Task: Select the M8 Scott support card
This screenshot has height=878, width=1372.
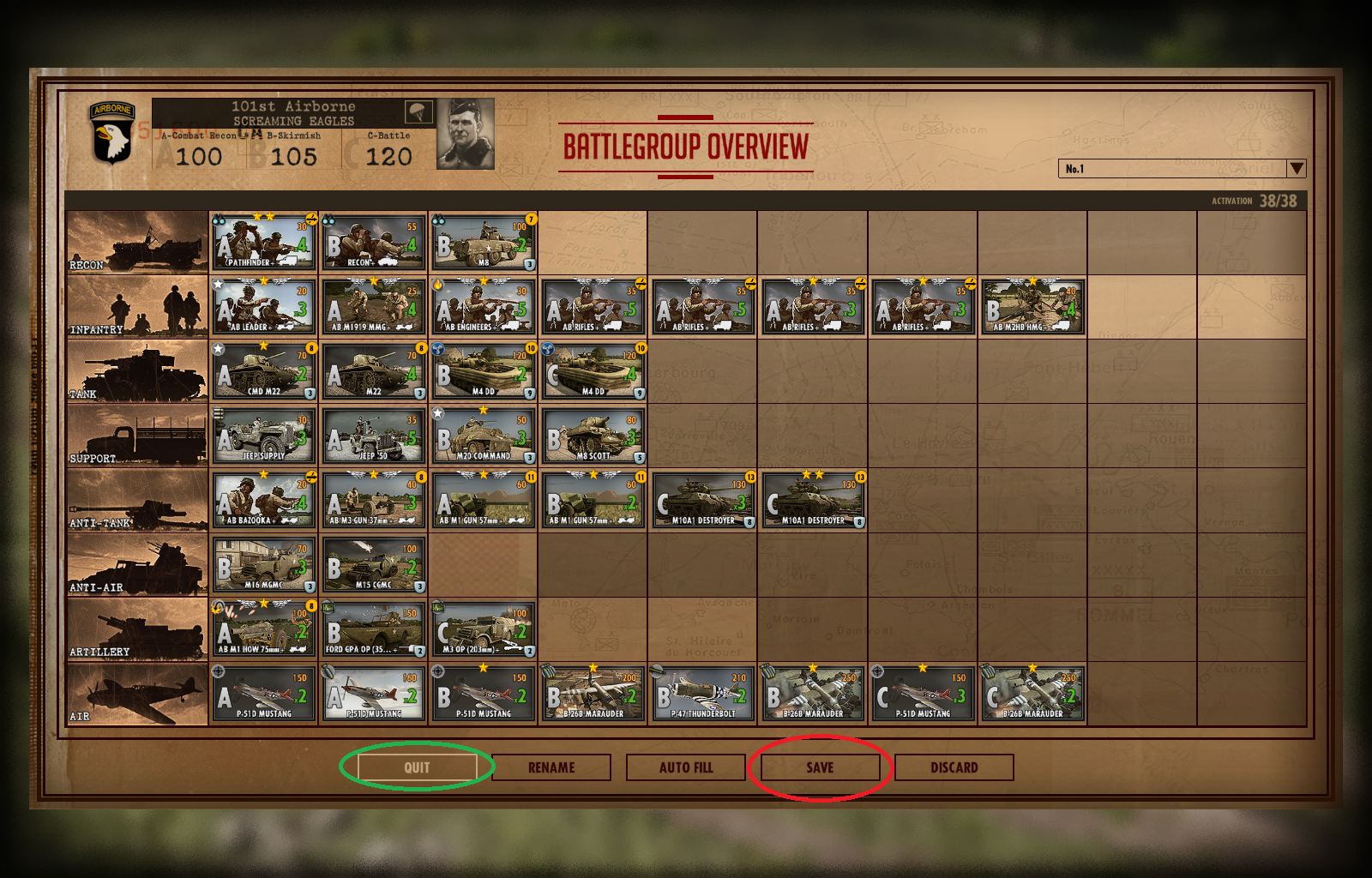Action: pos(593,436)
